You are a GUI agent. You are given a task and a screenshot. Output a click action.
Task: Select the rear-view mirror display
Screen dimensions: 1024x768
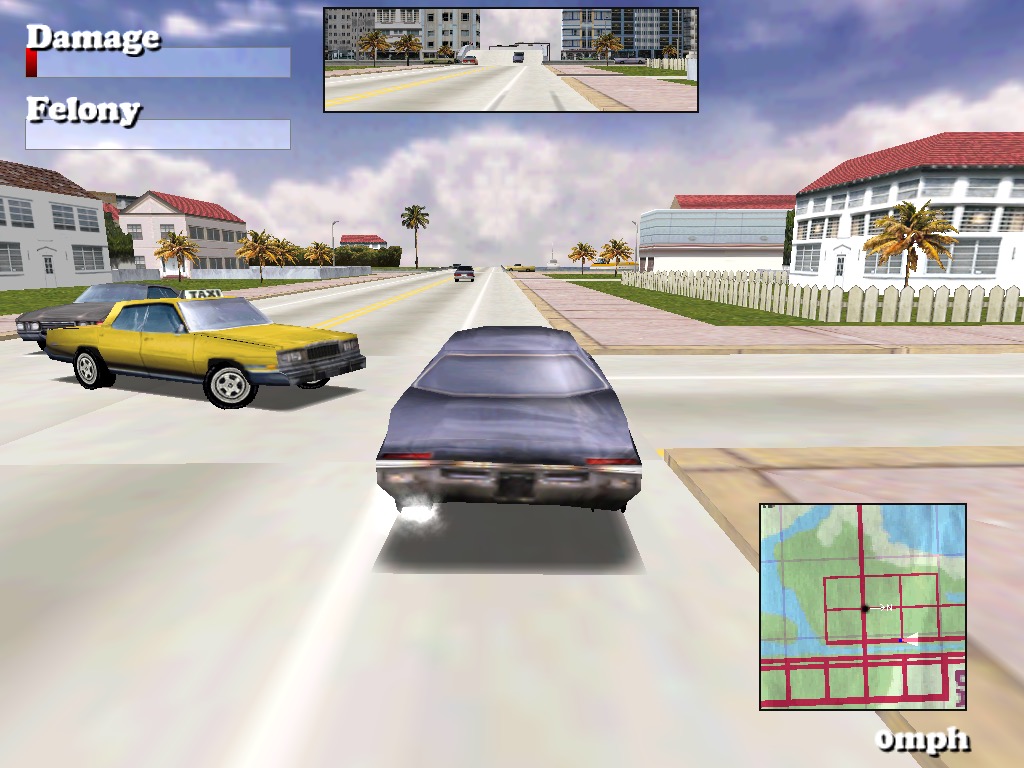[x=510, y=60]
